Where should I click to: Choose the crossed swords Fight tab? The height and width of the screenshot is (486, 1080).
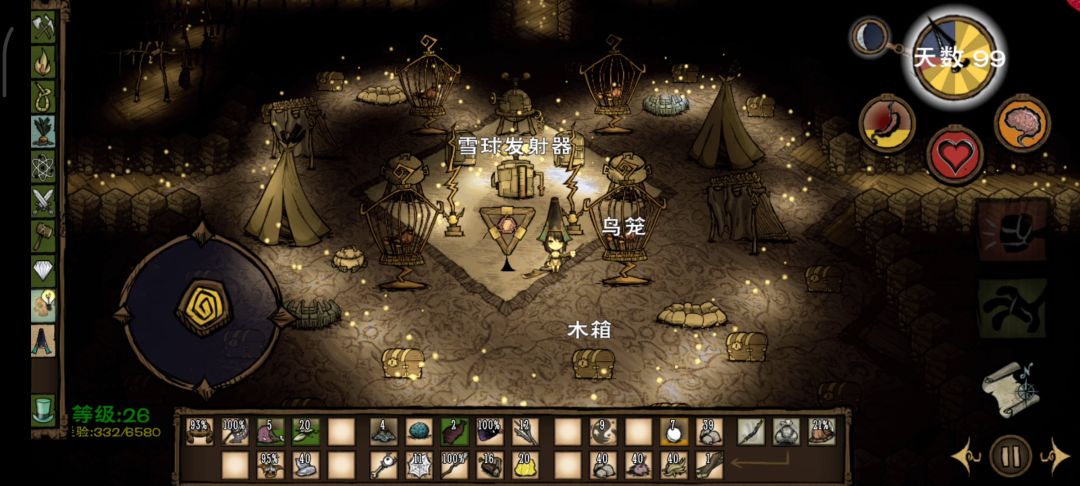pos(43,201)
